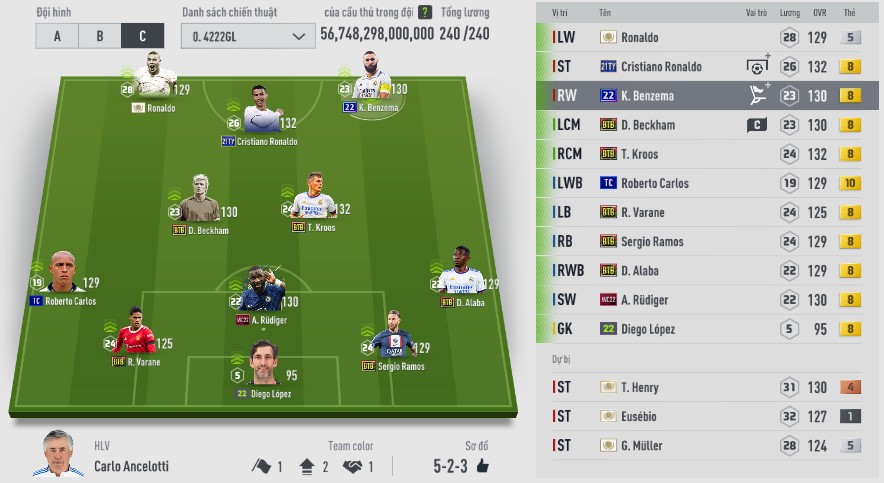
Task: Select the LWB Roberto Carlos row
Action: (708, 183)
